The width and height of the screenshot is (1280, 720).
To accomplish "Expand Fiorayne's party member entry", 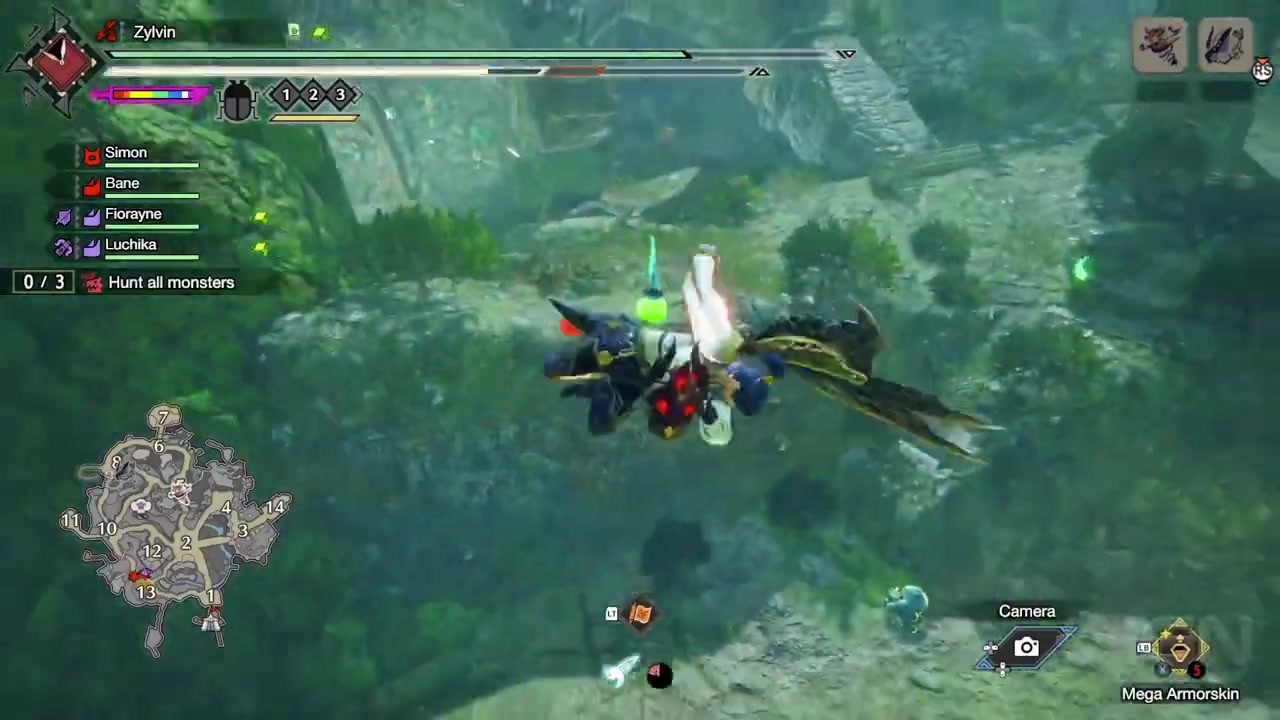I will coord(133,214).
